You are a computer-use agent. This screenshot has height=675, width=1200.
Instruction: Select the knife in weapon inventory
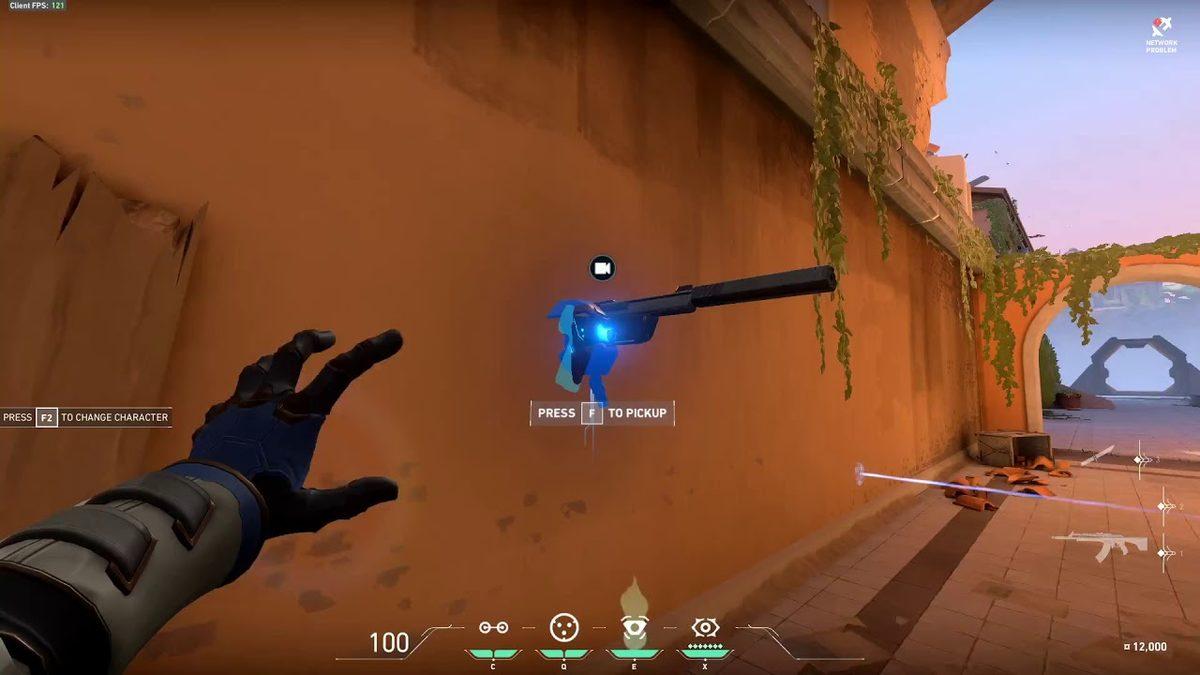tap(1096, 455)
